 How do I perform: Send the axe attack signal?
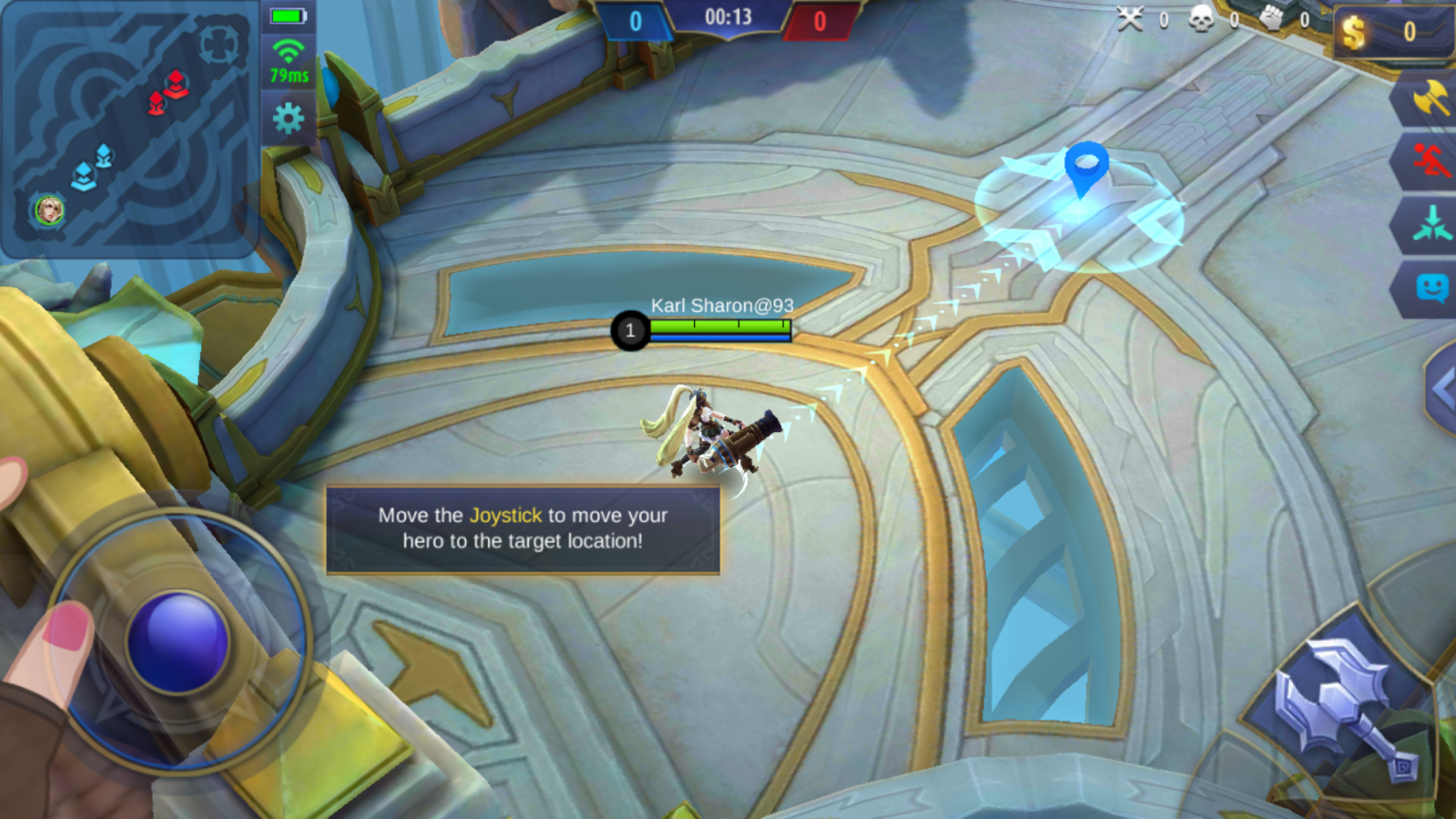click(1430, 98)
